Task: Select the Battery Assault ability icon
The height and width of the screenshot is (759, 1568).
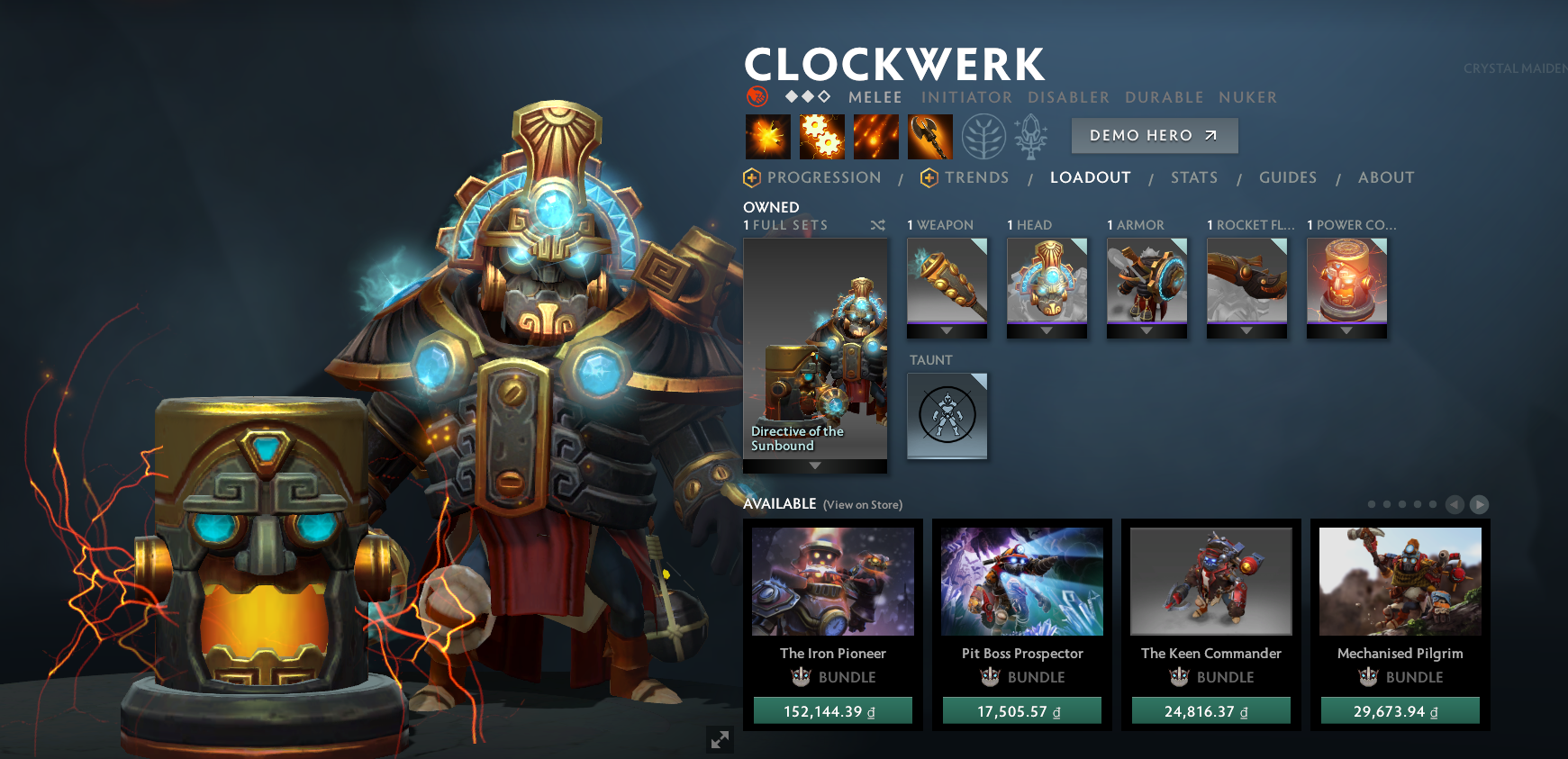Action: [x=767, y=136]
